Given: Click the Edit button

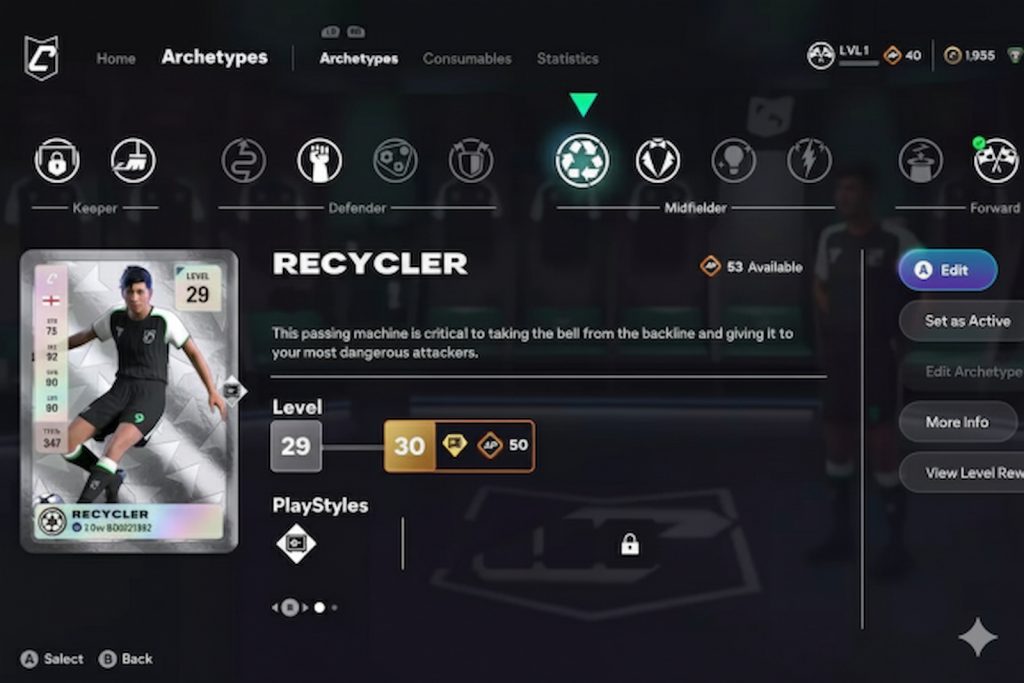Looking at the screenshot, I should (x=947, y=270).
